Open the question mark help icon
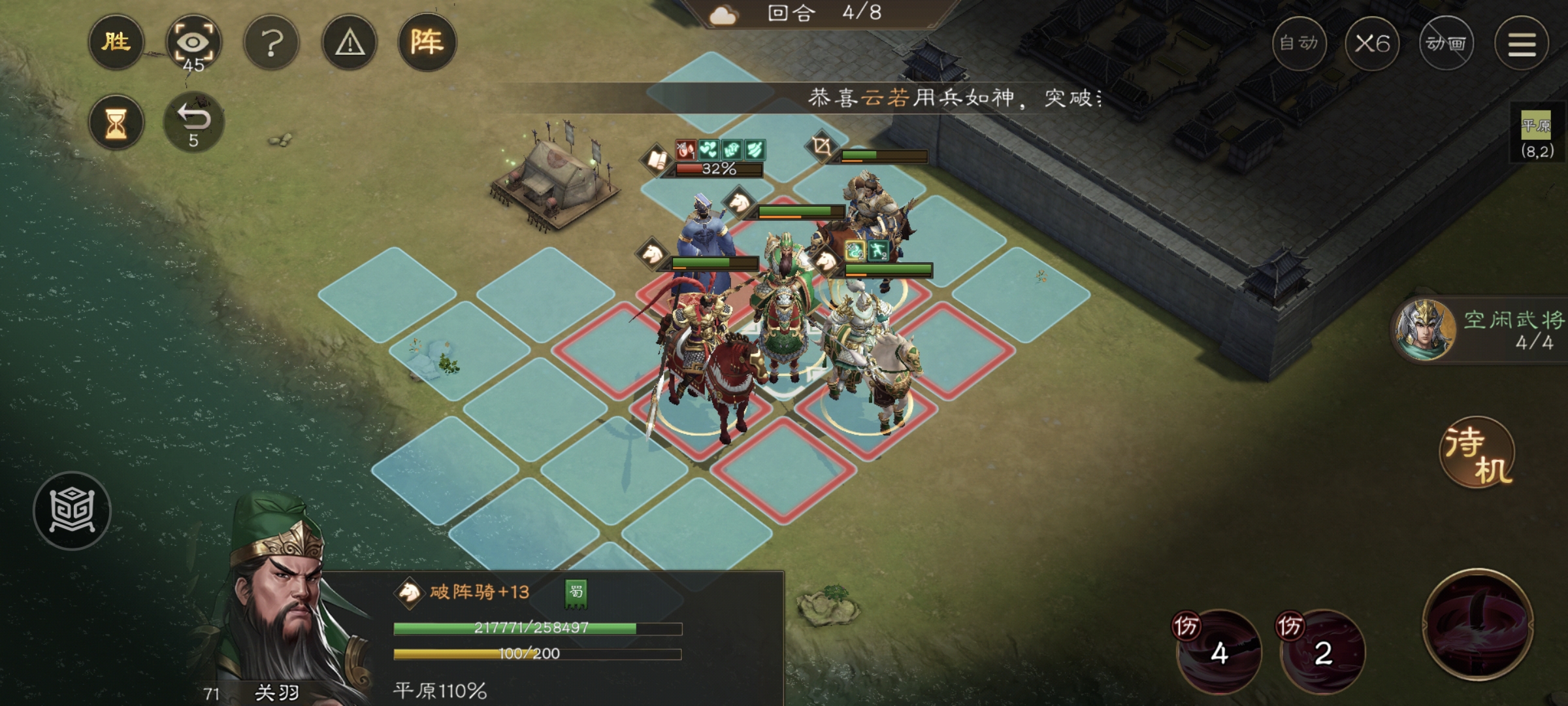The height and width of the screenshot is (706, 1568). 272,42
